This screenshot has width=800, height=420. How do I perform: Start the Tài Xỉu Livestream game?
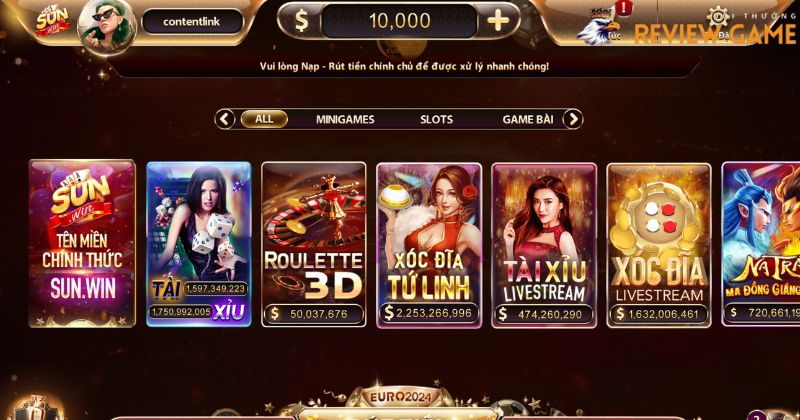click(544, 243)
